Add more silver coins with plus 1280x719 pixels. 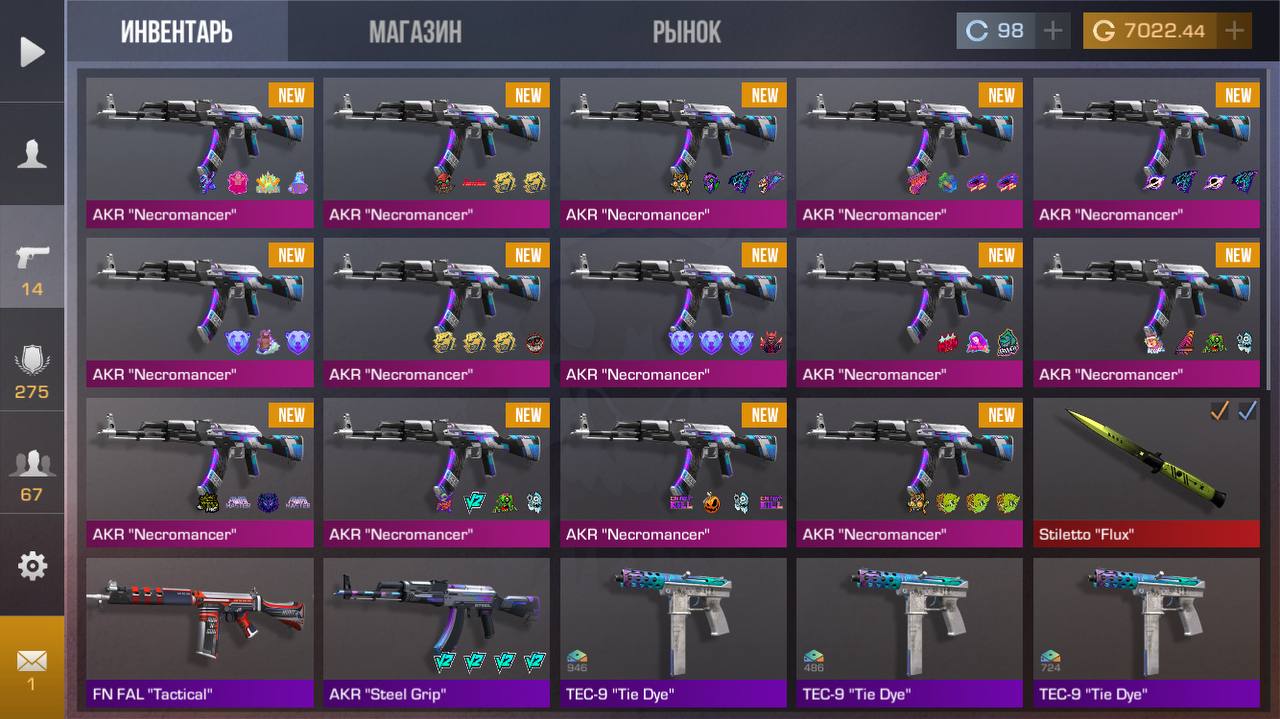click(1052, 31)
